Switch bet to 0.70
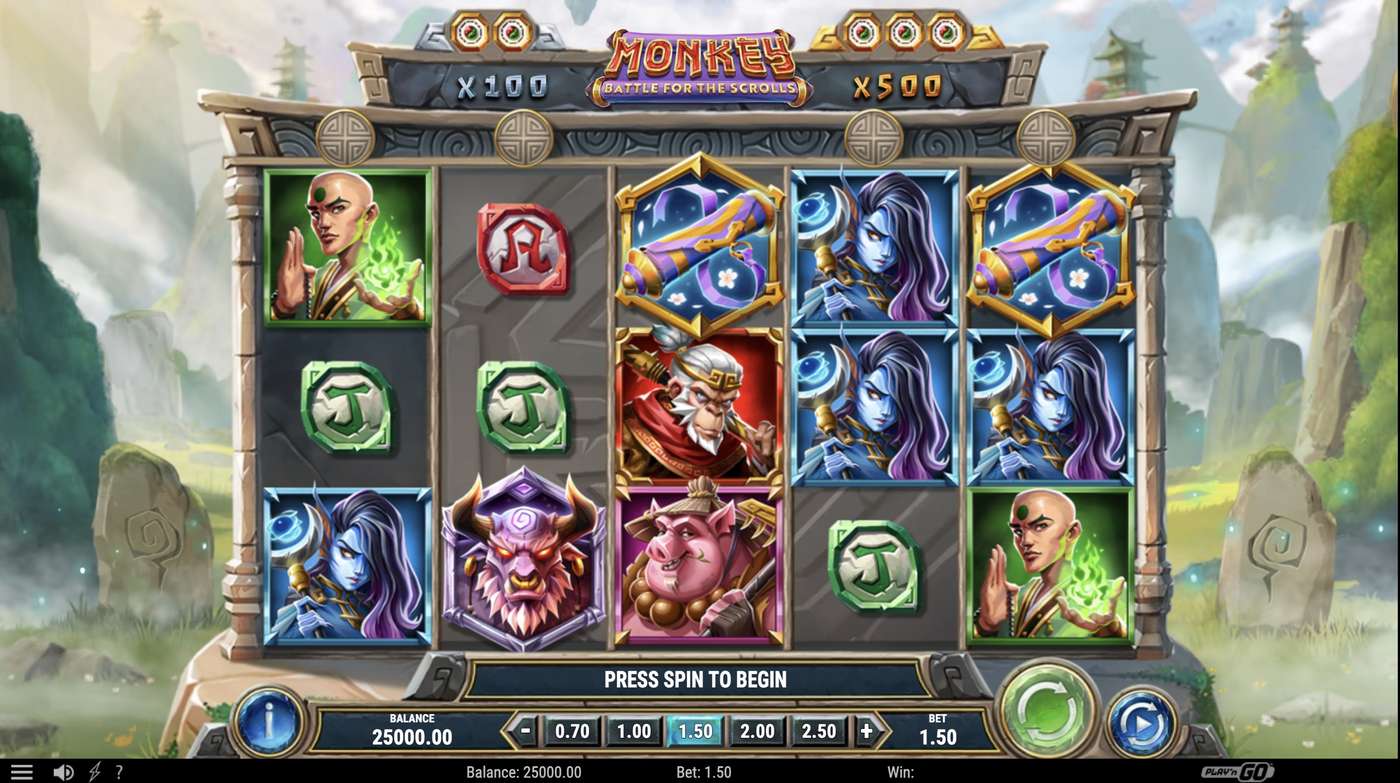The height and width of the screenshot is (783, 1400). coord(571,731)
